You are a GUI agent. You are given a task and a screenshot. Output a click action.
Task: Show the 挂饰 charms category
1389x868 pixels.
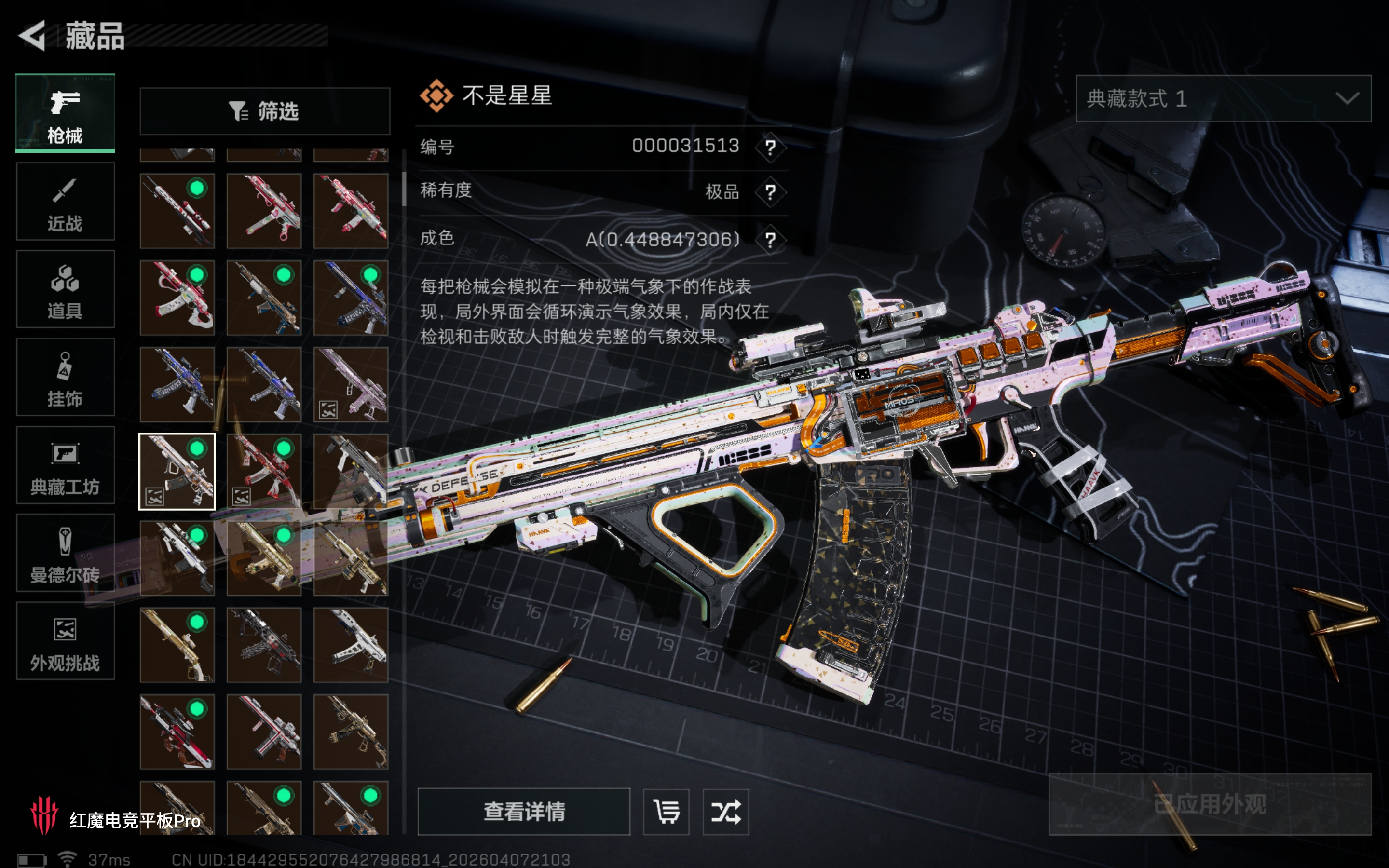(65, 377)
